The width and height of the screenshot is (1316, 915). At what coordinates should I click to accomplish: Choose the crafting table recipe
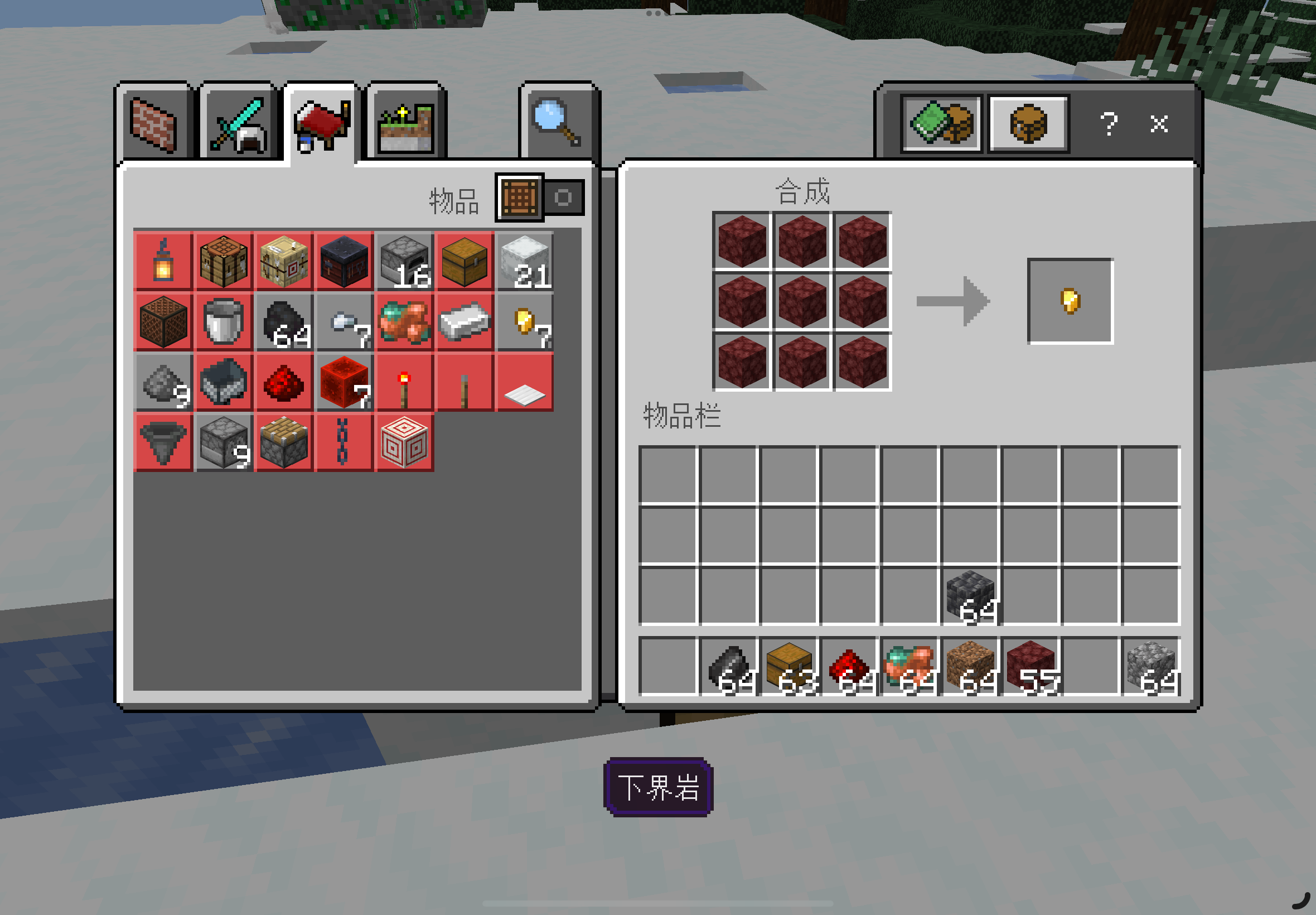[224, 261]
